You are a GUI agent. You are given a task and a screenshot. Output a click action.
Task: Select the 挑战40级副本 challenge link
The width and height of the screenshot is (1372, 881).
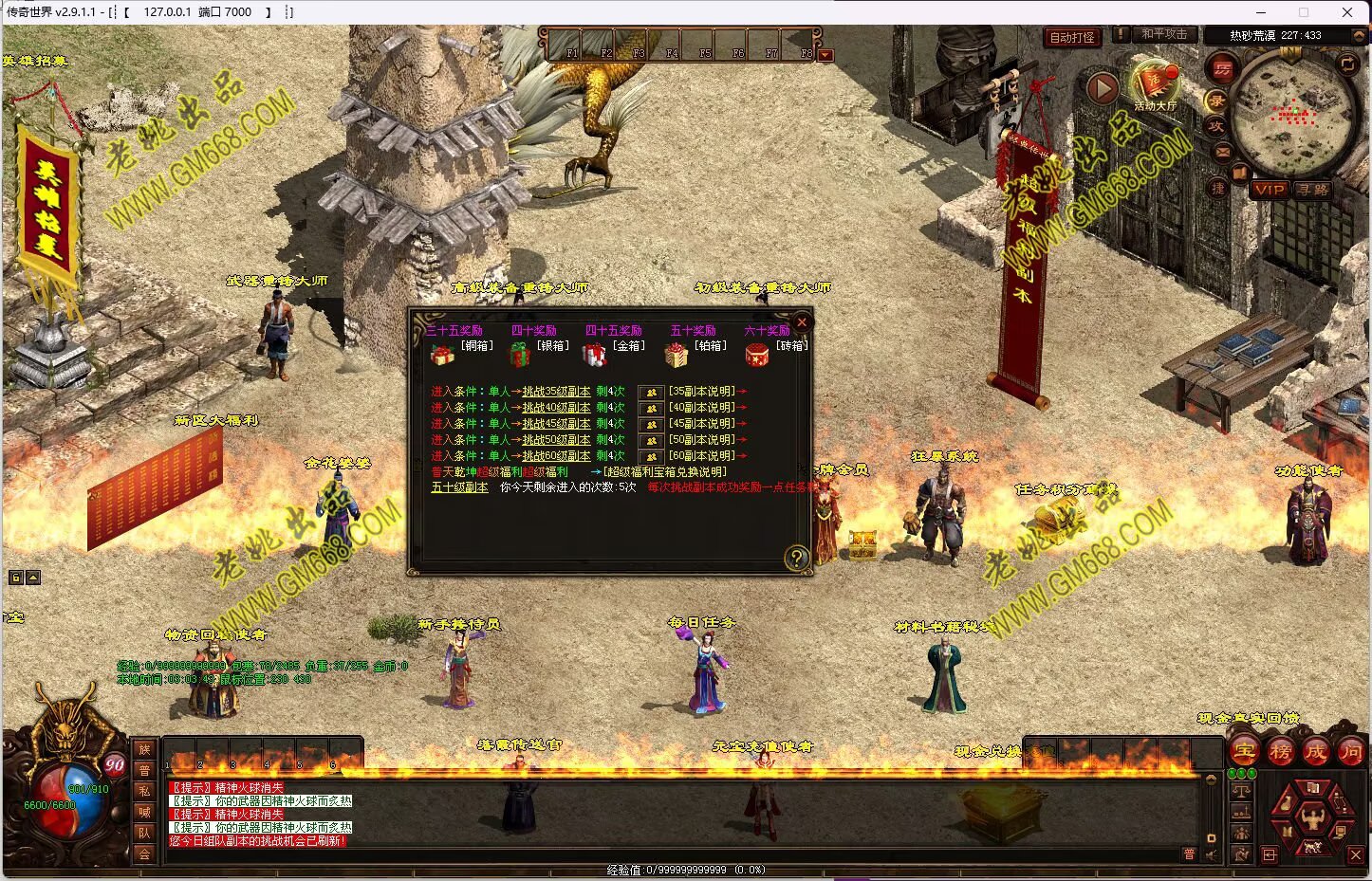click(x=556, y=408)
